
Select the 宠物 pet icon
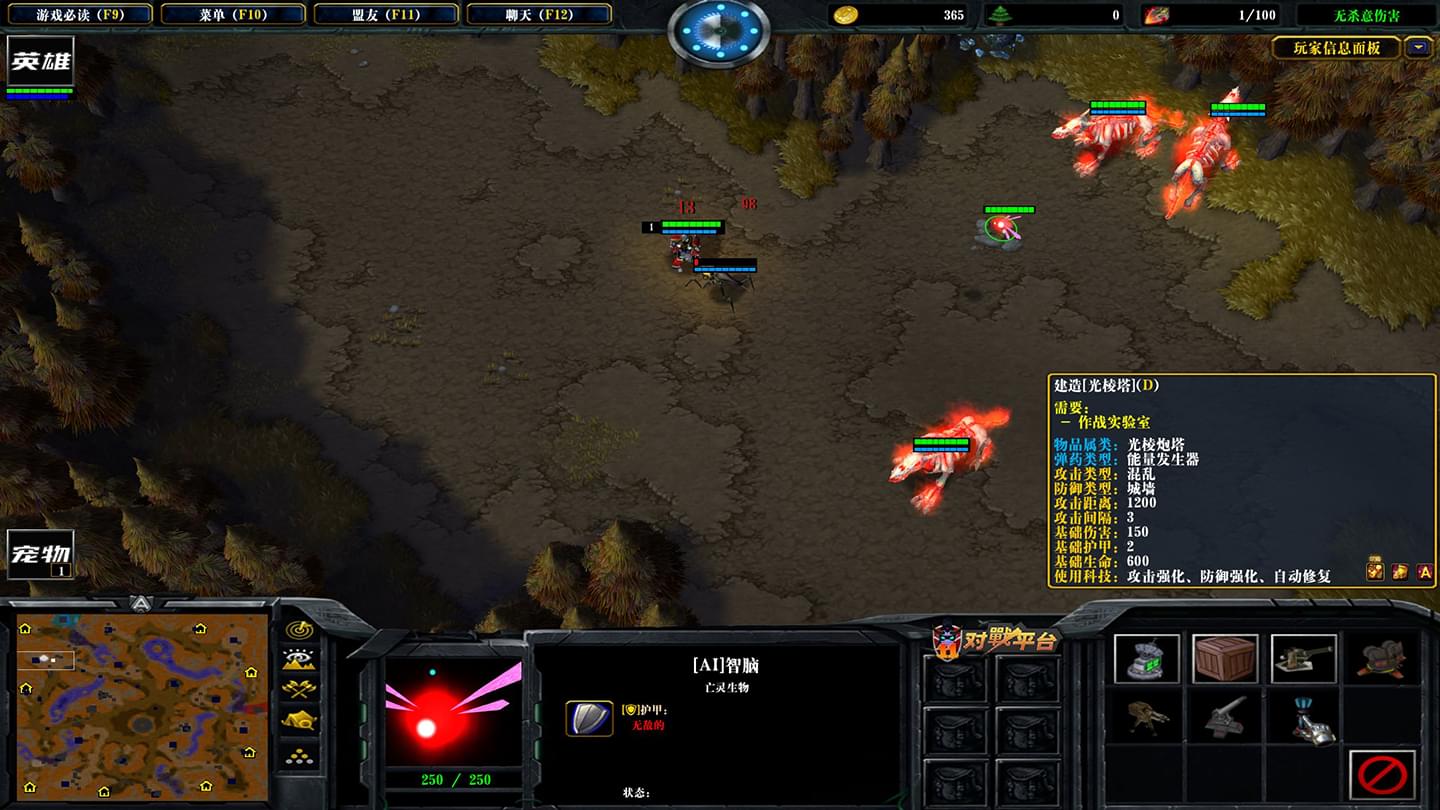tap(40, 553)
